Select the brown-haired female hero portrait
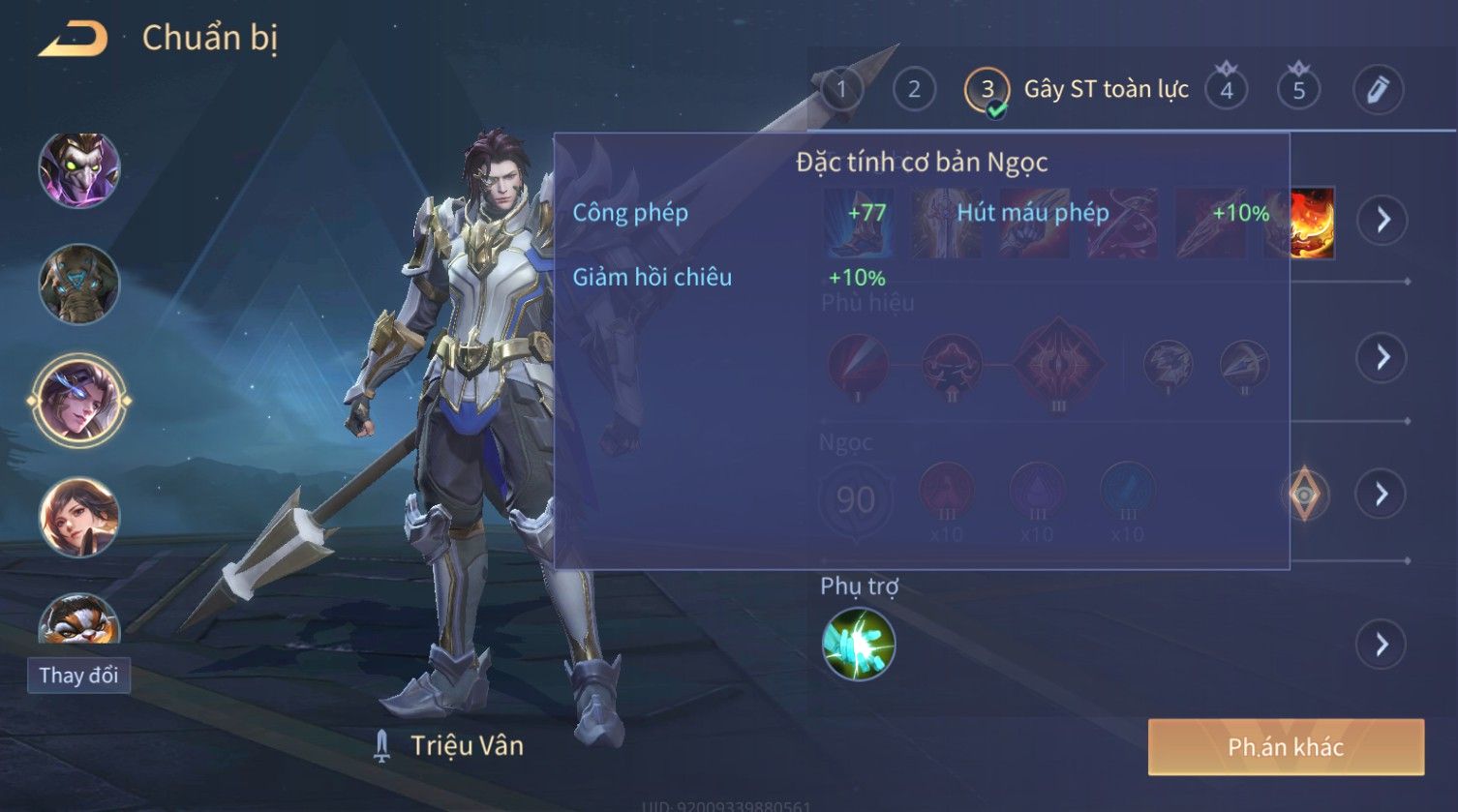1458x812 pixels. [x=79, y=517]
